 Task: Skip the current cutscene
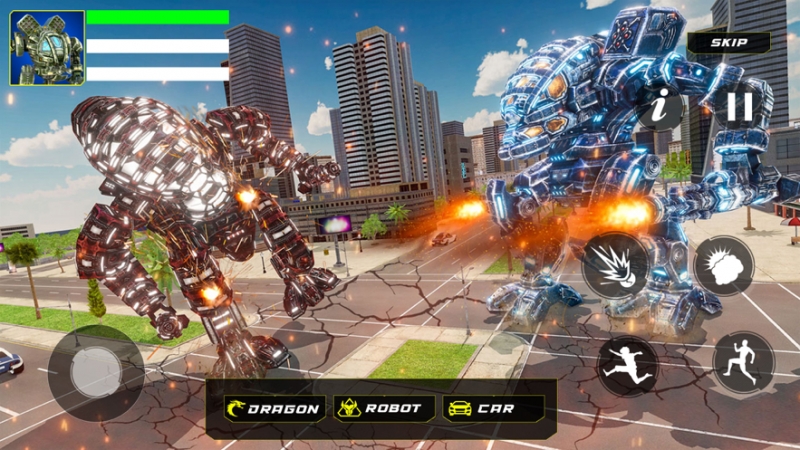click(728, 43)
